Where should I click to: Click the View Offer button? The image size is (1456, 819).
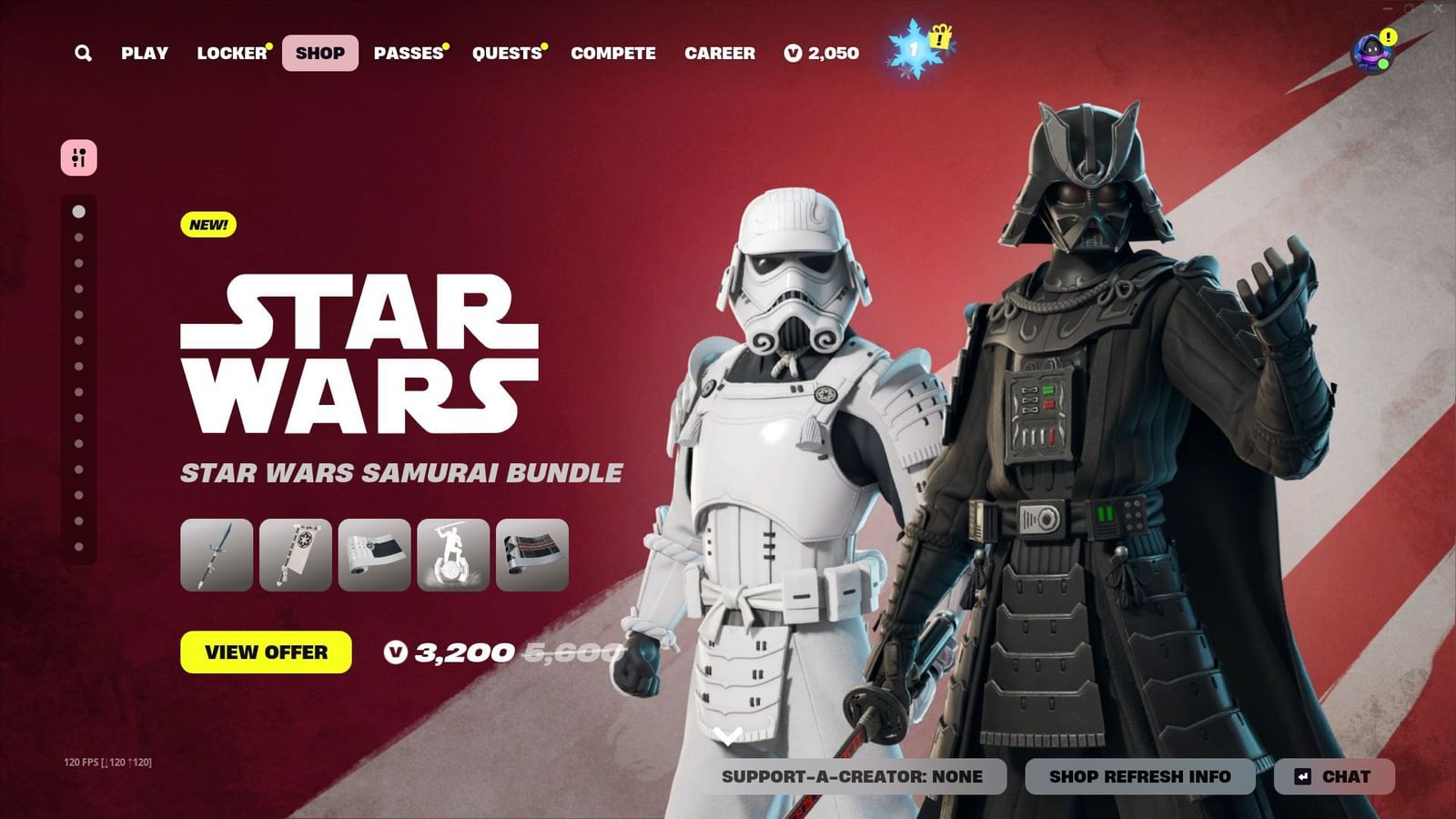click(x=267, y=652)
